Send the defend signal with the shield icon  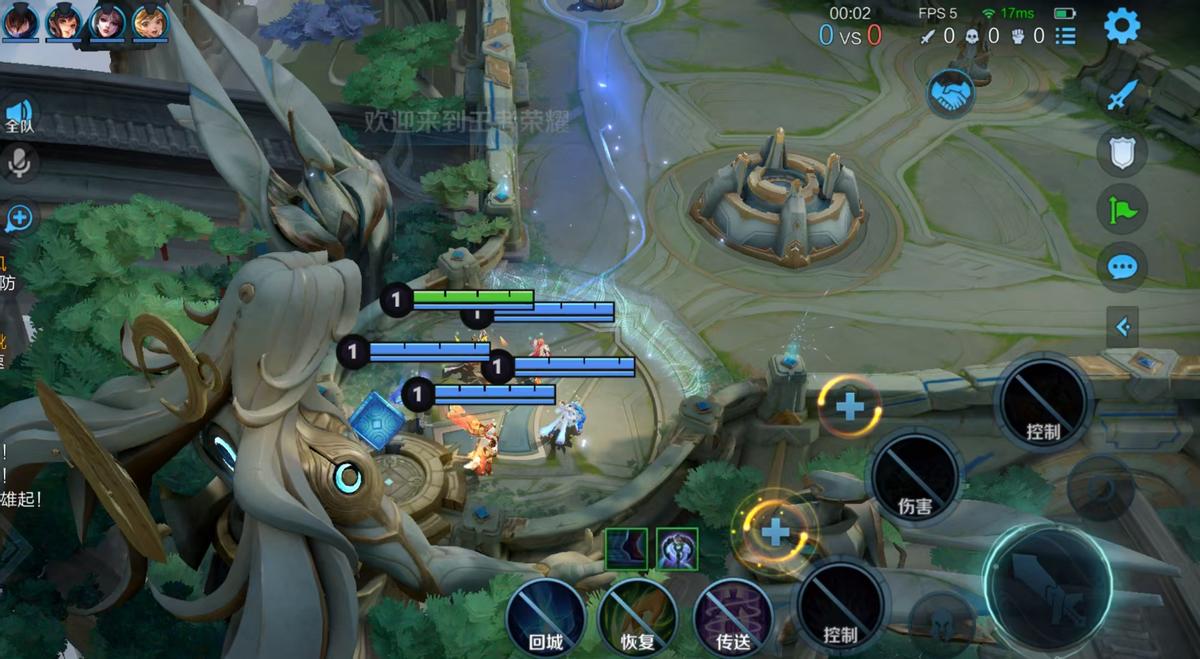click(1122, 153)
